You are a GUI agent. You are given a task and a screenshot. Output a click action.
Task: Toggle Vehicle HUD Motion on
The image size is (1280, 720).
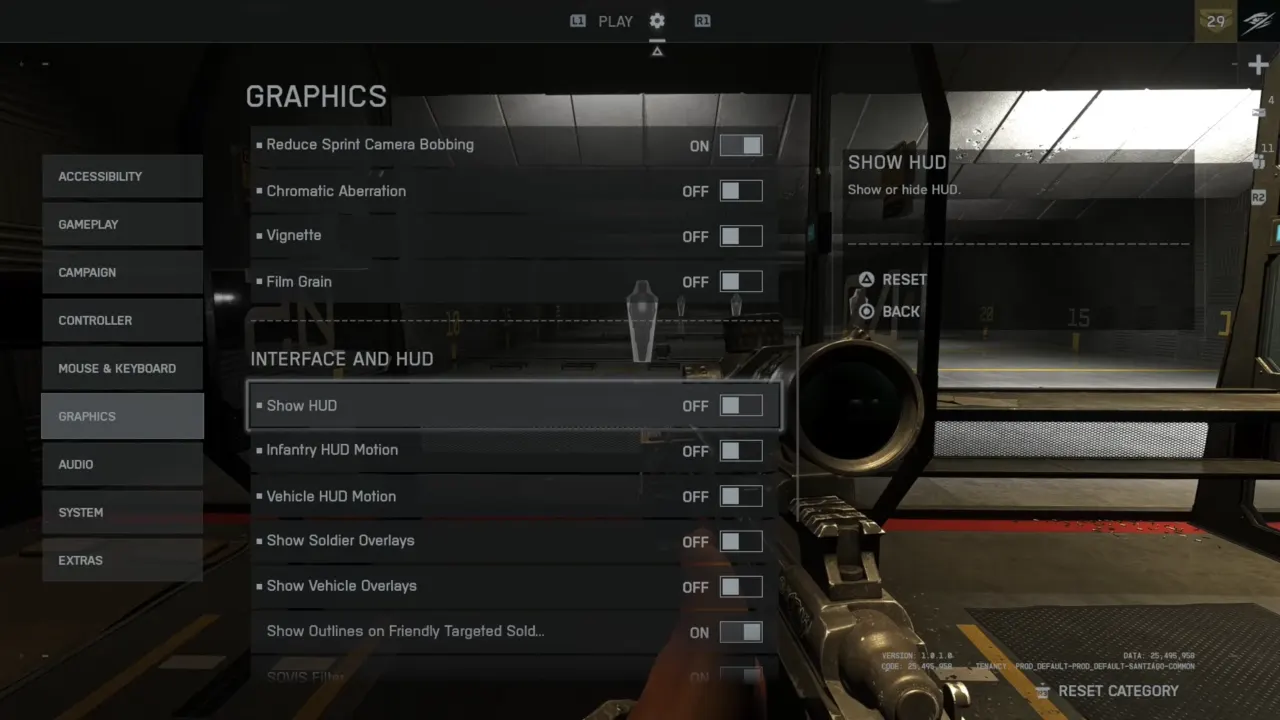[741, 496]
